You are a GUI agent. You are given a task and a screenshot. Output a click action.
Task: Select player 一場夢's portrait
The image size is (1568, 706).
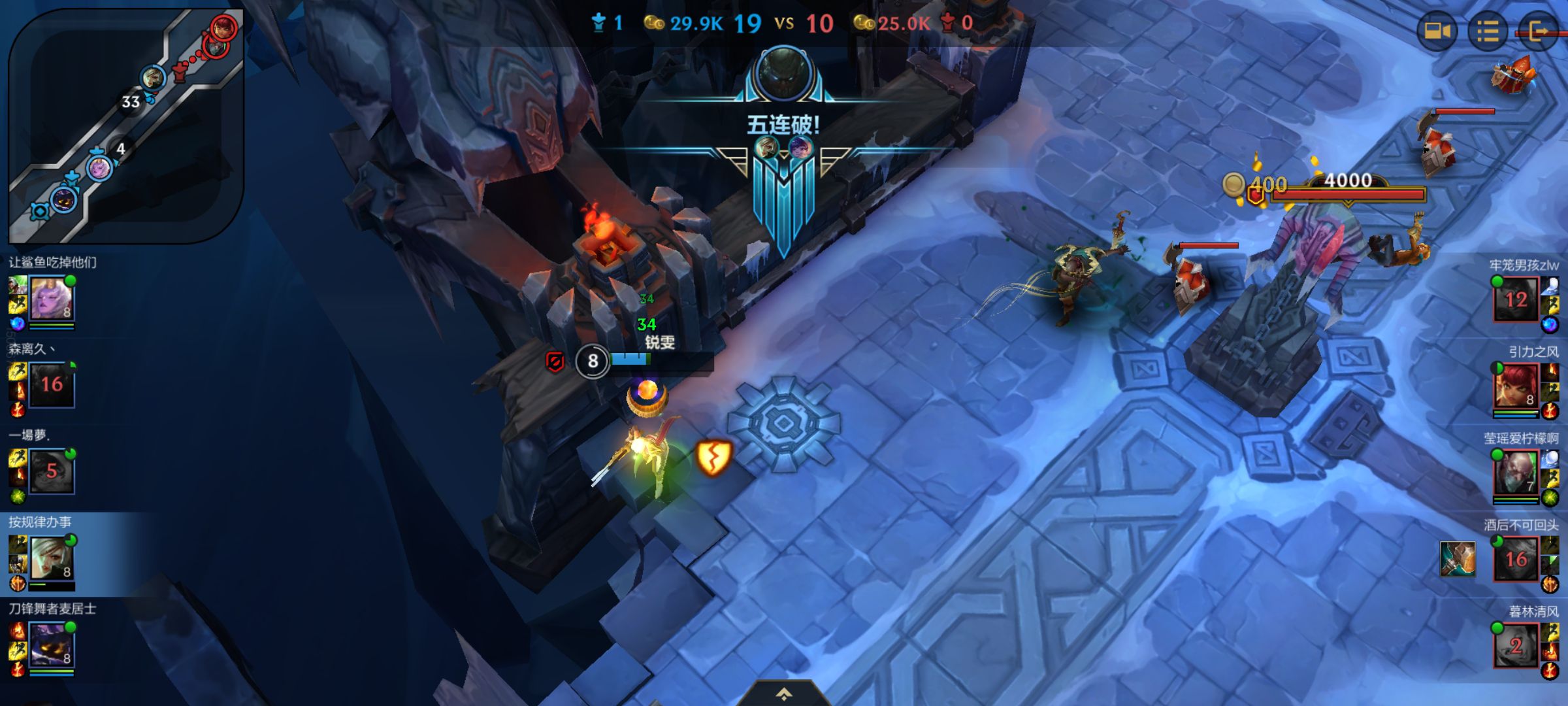52,471
